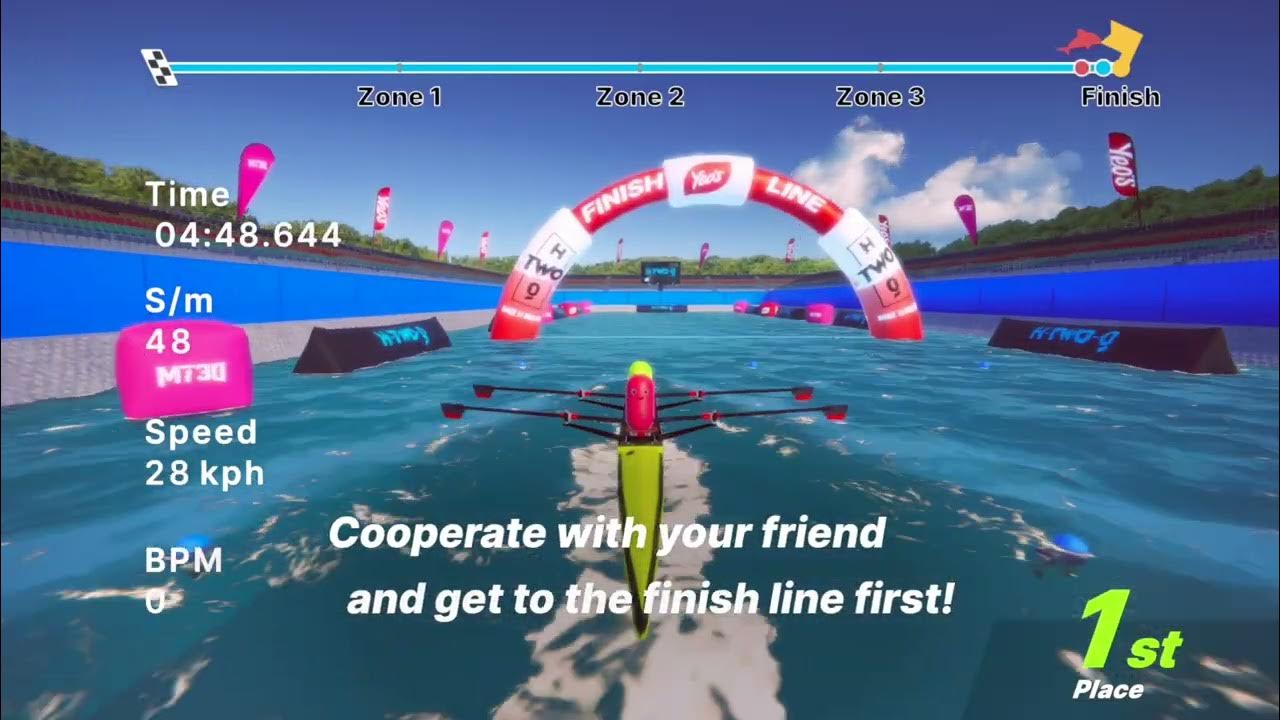Expand the Zone 3 checkpoint marker
1280x720 pixels.
coord(879,97)
